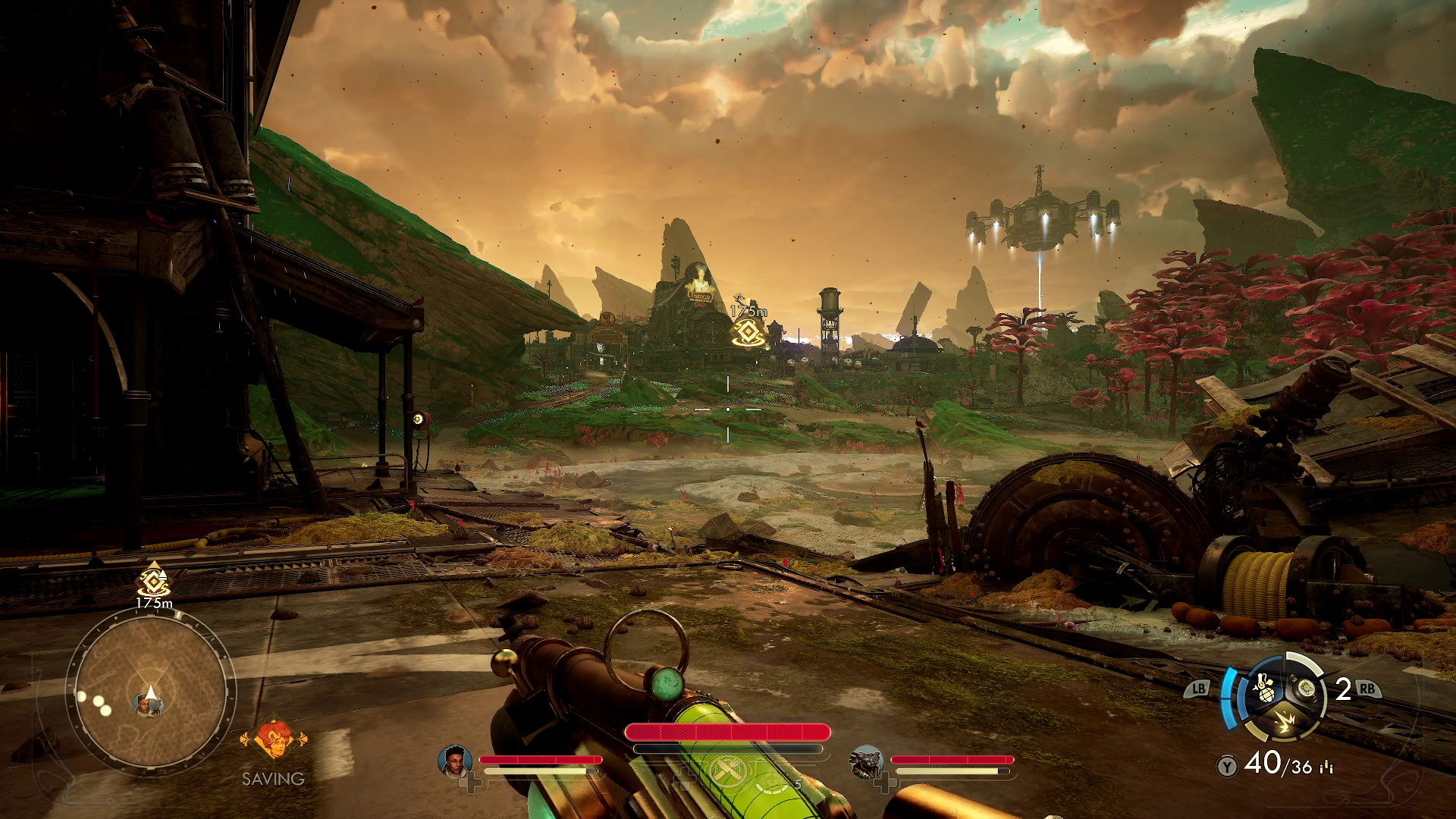Select the gas grenade slot in the gadget wheel
Viewport: 1456px width, 819px height.
click(1307, 688)
